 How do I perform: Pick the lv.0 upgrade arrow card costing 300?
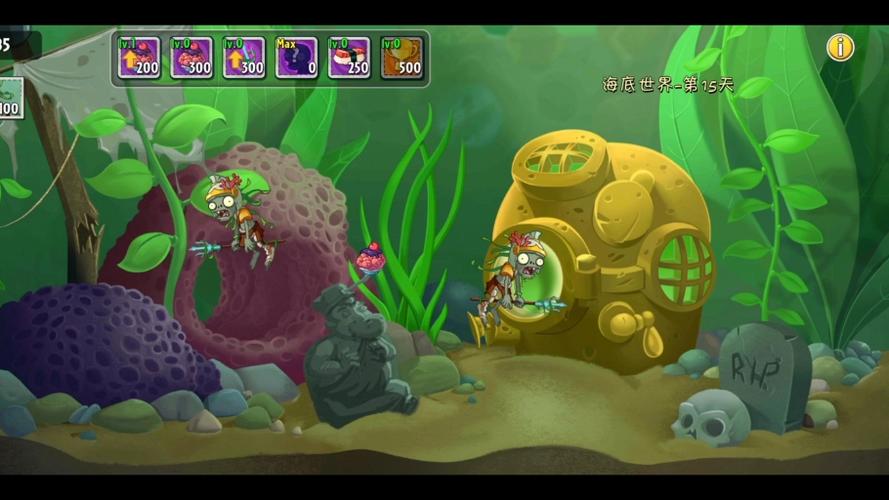click(x=244, y=58)
